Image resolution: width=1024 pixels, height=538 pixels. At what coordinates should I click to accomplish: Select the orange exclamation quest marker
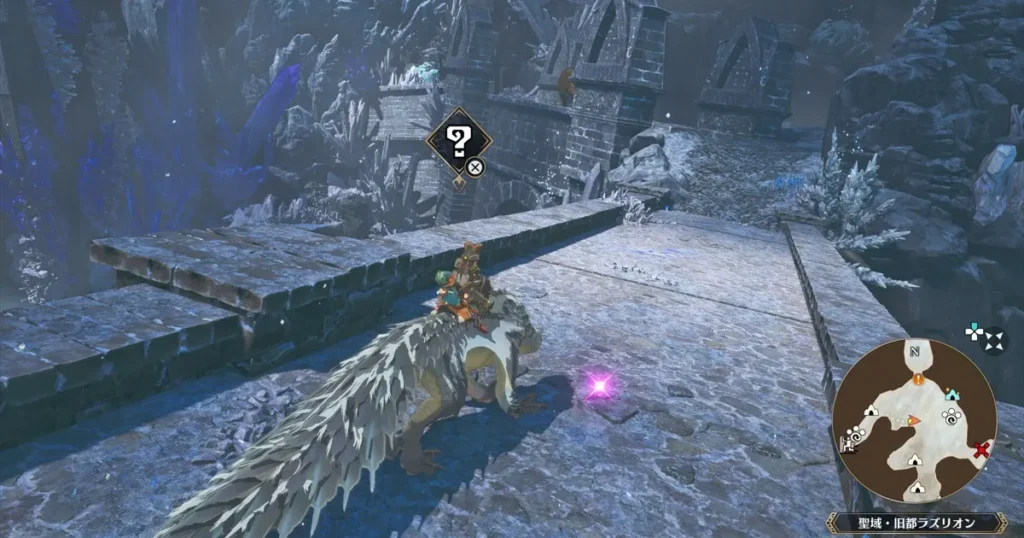click(x=917, y=379)
